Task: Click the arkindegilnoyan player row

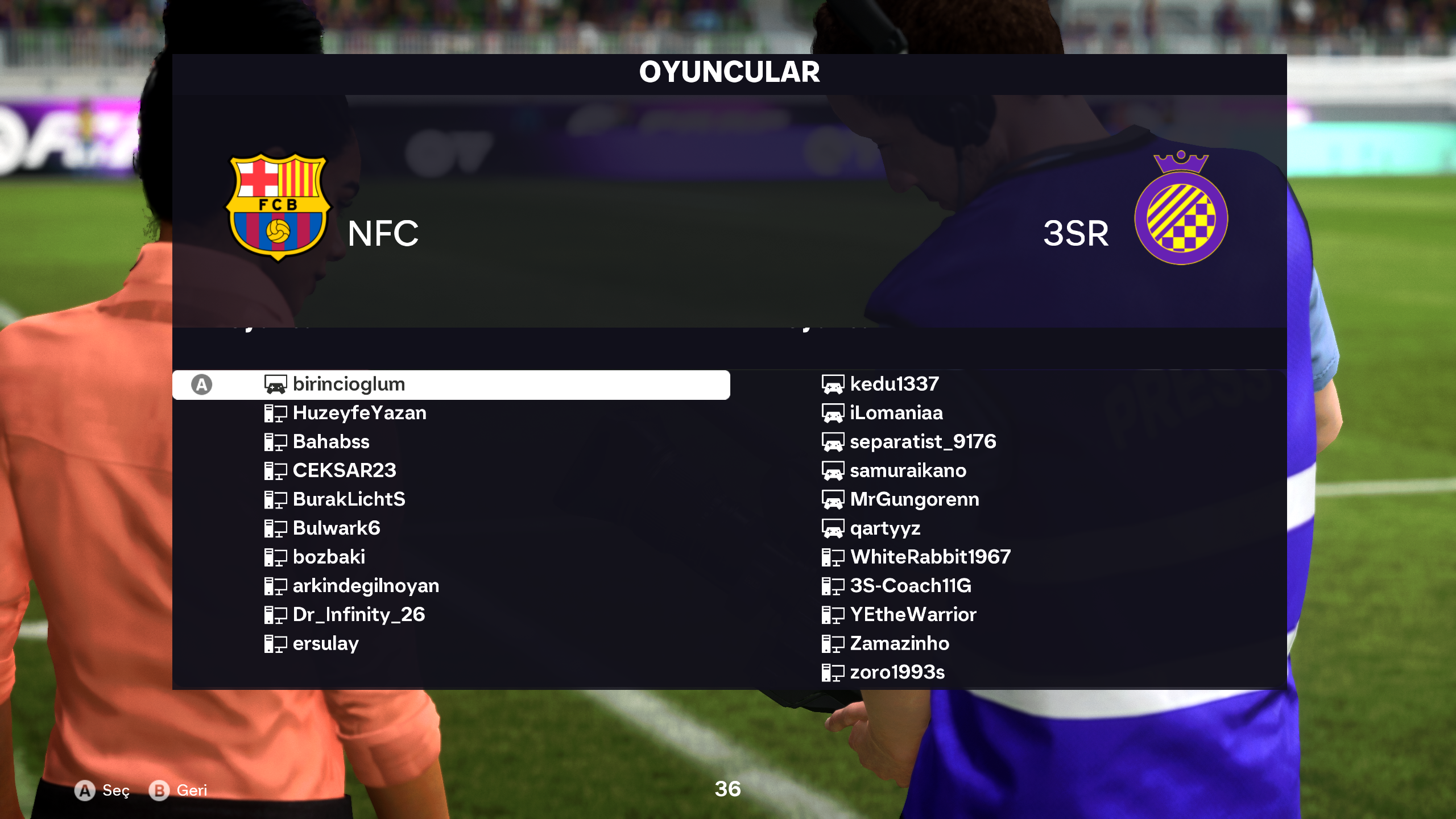Action: 366,586
